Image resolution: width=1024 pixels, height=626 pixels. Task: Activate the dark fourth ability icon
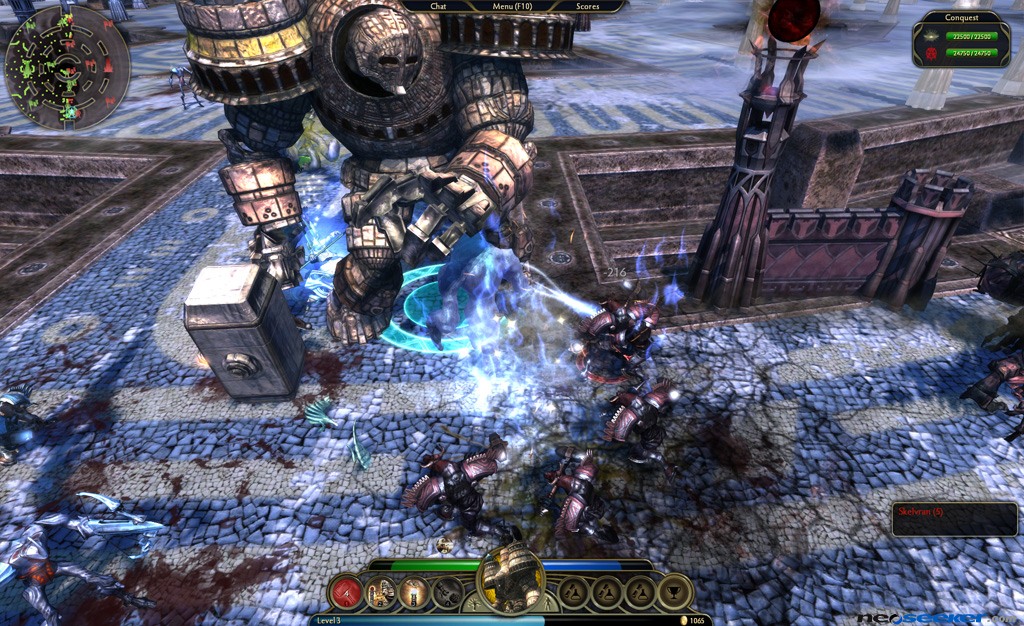(447, 593)
